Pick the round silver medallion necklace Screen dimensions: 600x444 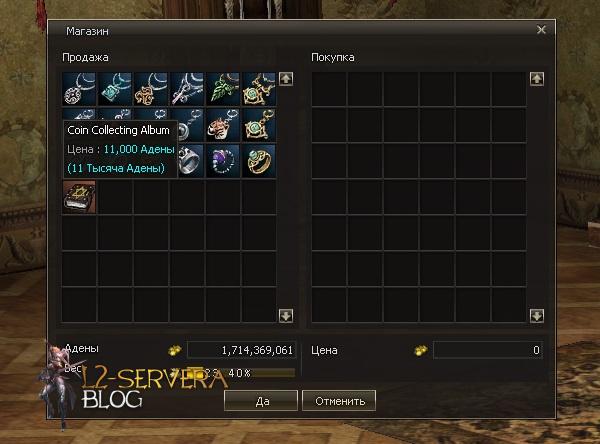79,89
